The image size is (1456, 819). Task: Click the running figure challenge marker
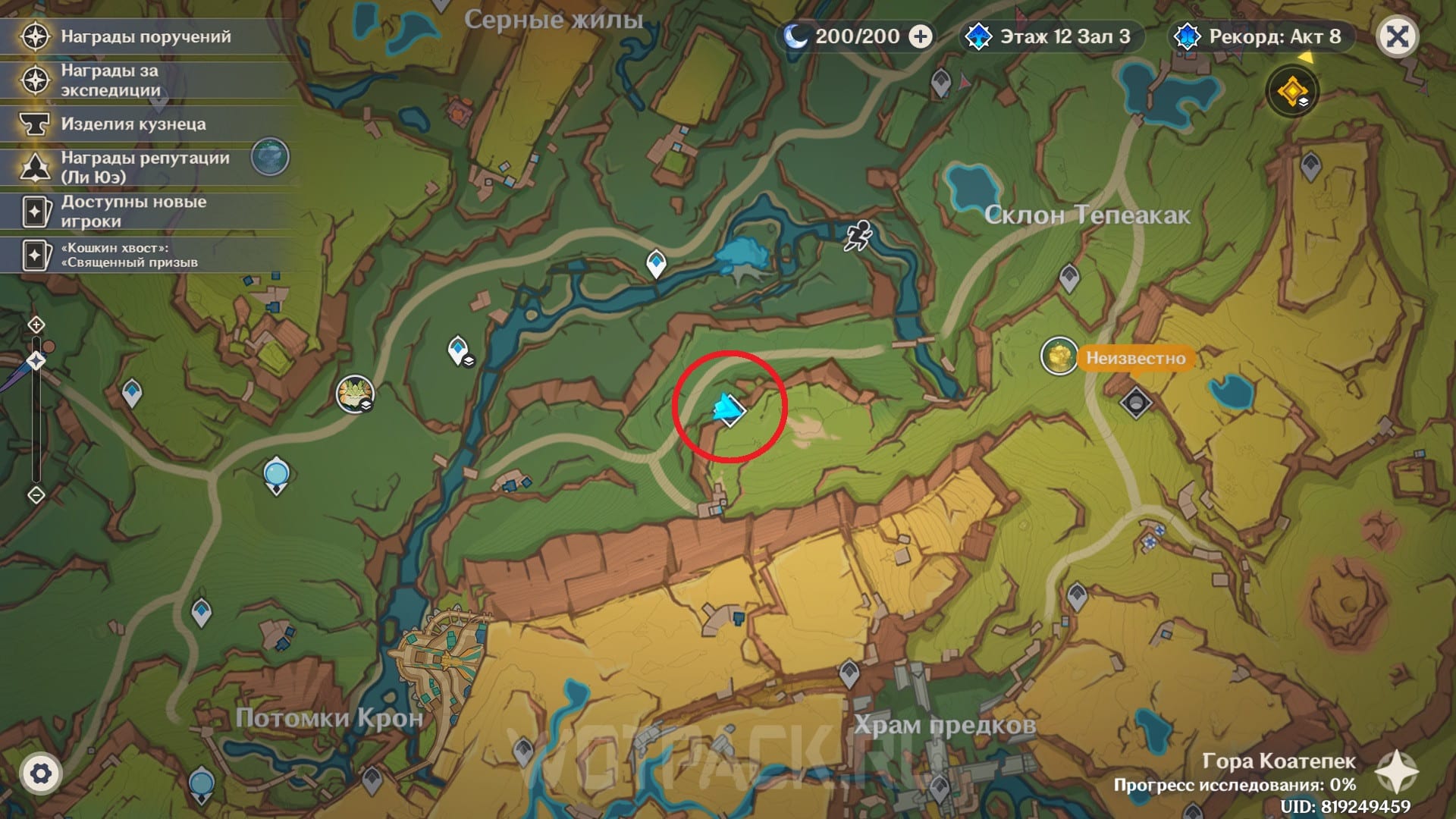coord(858,237)
